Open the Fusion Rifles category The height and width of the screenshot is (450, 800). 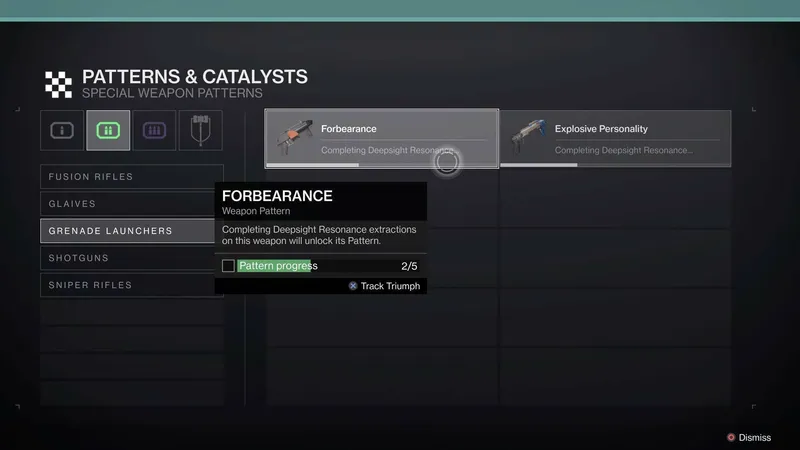[x=131, y=177]
